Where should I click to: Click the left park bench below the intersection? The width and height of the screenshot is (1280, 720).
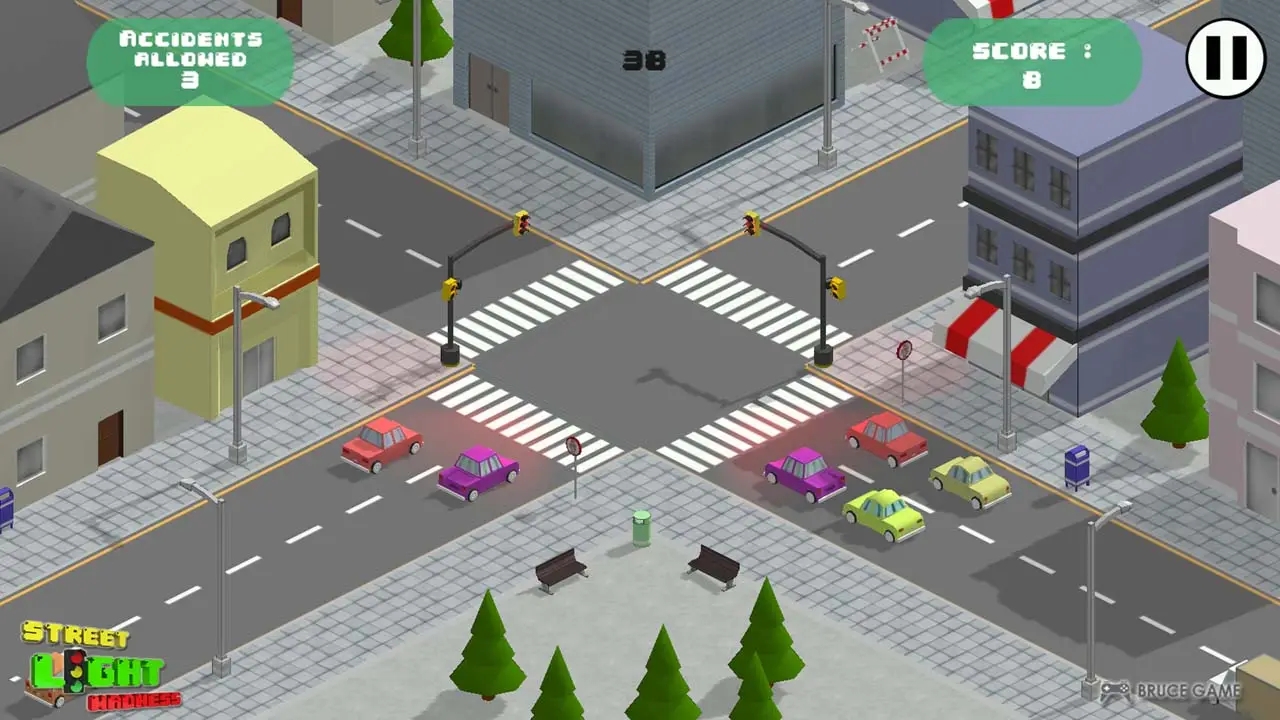click(x=560, y=568)
